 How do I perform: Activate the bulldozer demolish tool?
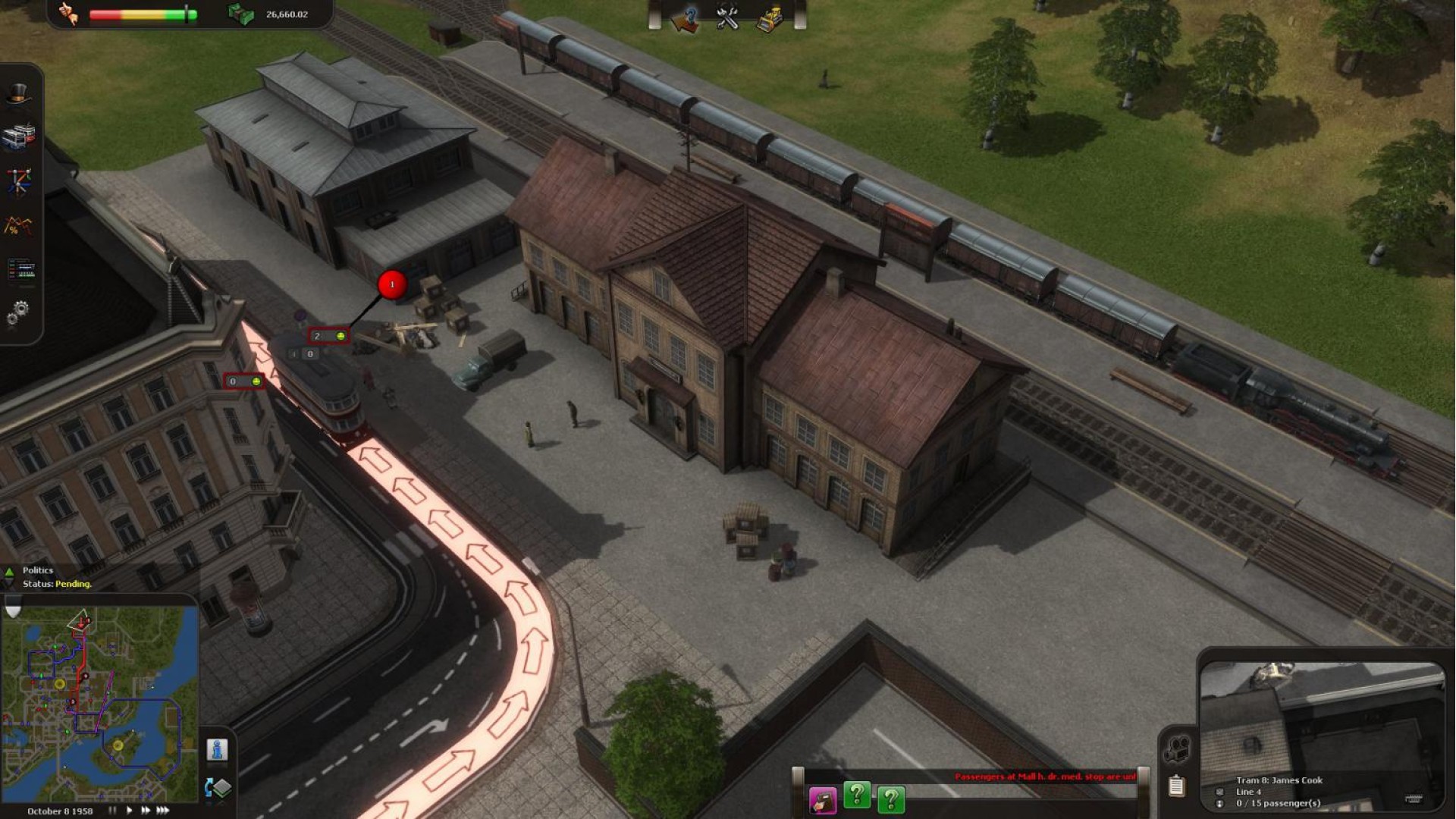point(770,18)
